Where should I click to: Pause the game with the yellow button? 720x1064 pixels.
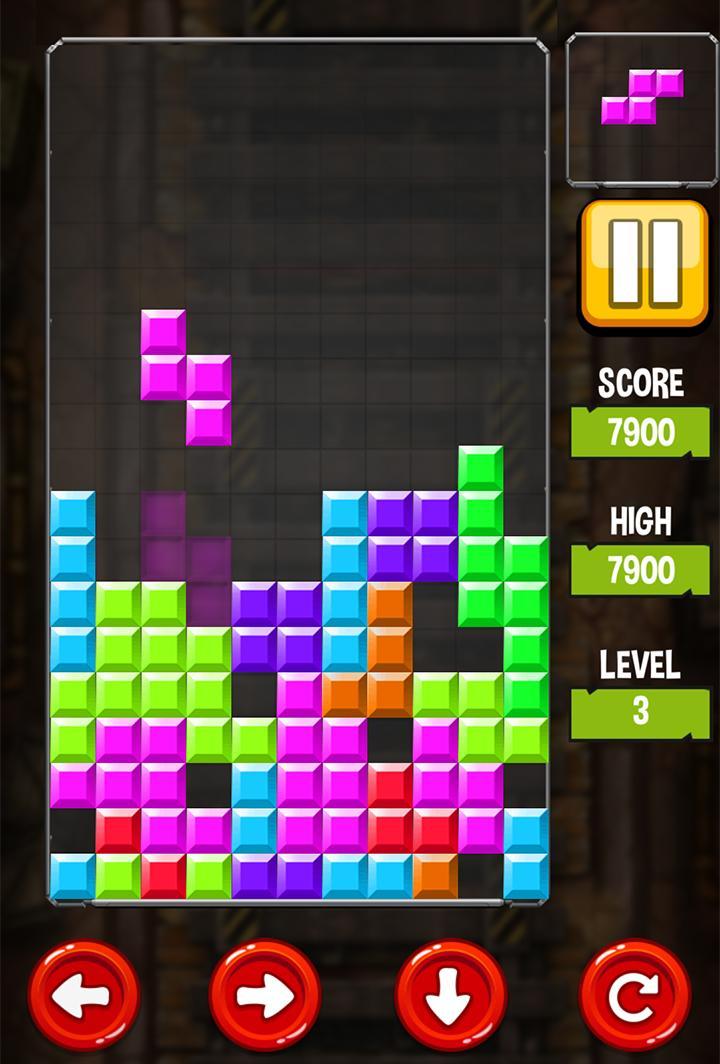point(645,264)
